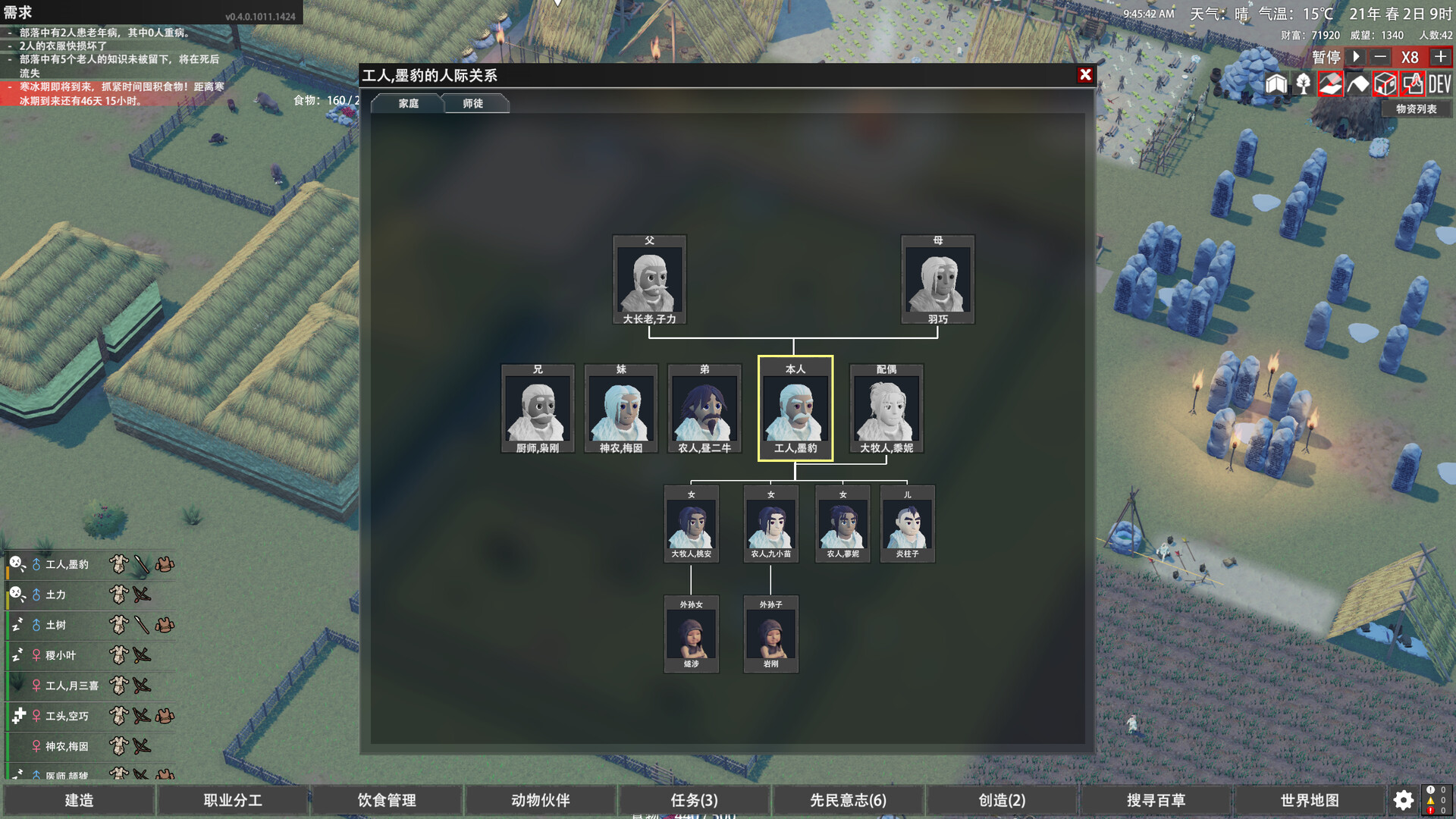1456x819 pixels.
Task: Open the 物资列表 materials list
Action: (1415, 109)
